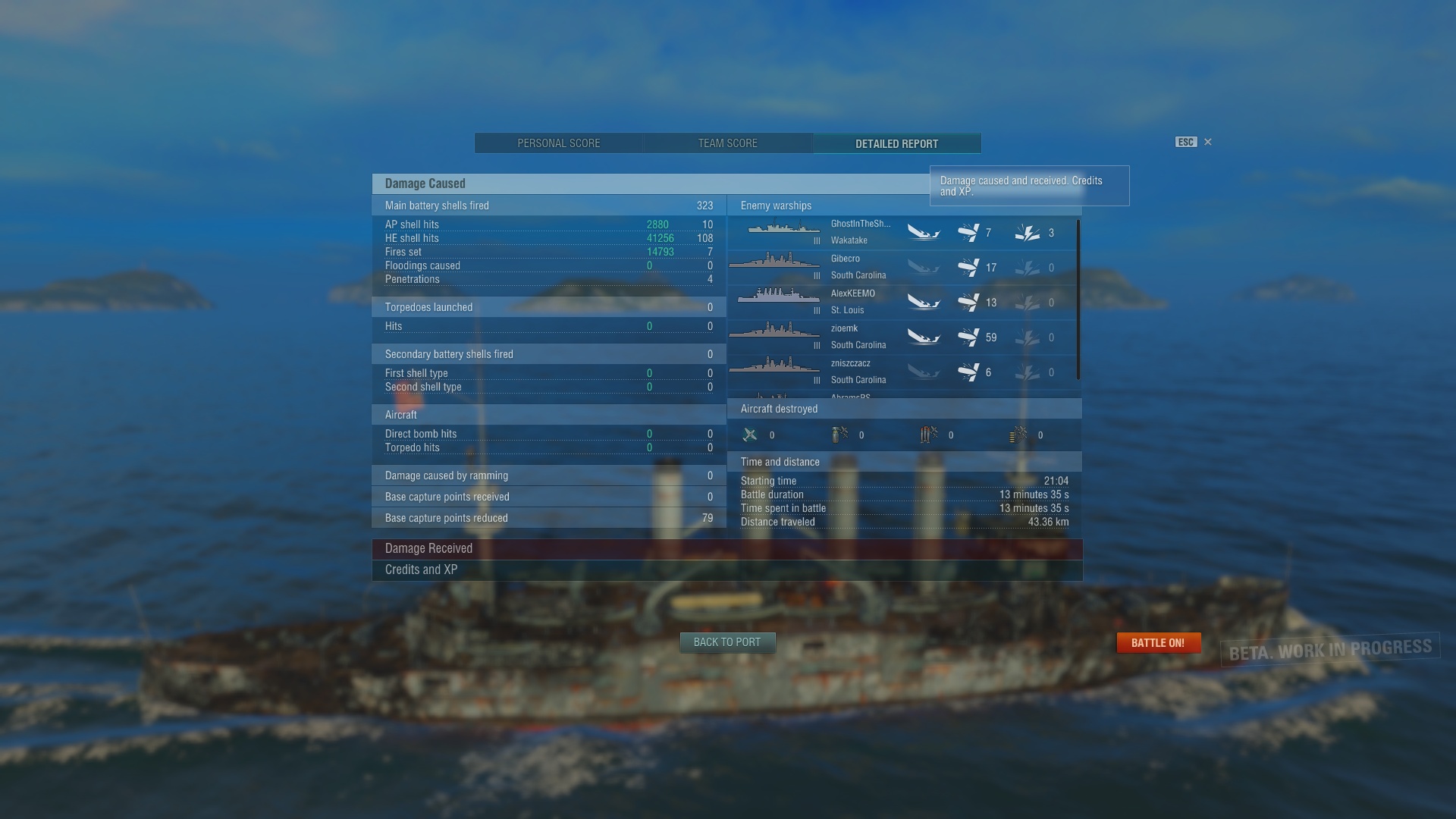1456x819 pixels.
Task: Expand the Damage Received section
Action: point(726,548)
